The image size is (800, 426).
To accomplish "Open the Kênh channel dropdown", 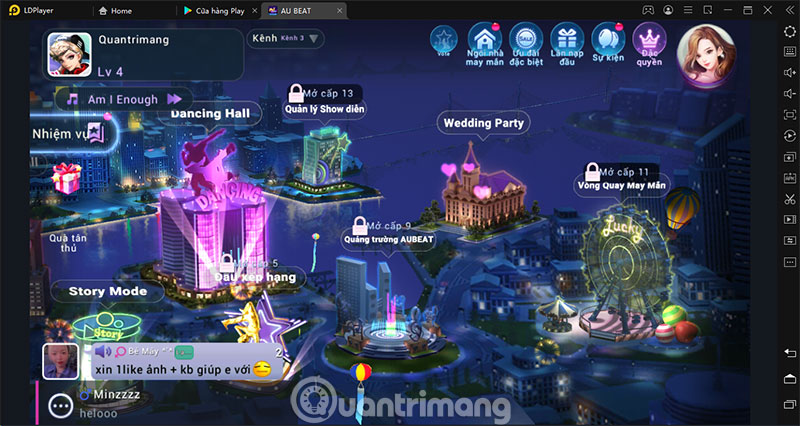I will click(x=286, y=39).
